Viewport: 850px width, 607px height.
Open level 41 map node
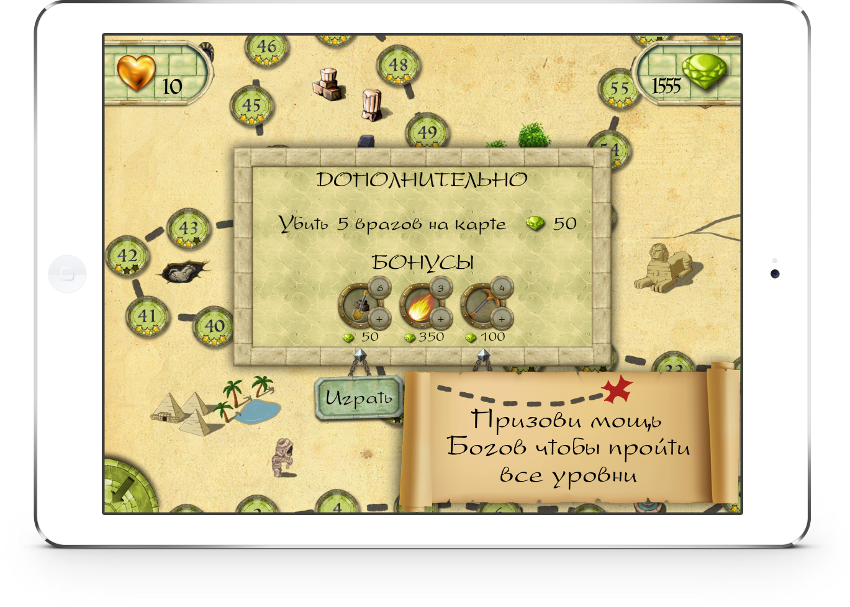(x=148, y=316)
